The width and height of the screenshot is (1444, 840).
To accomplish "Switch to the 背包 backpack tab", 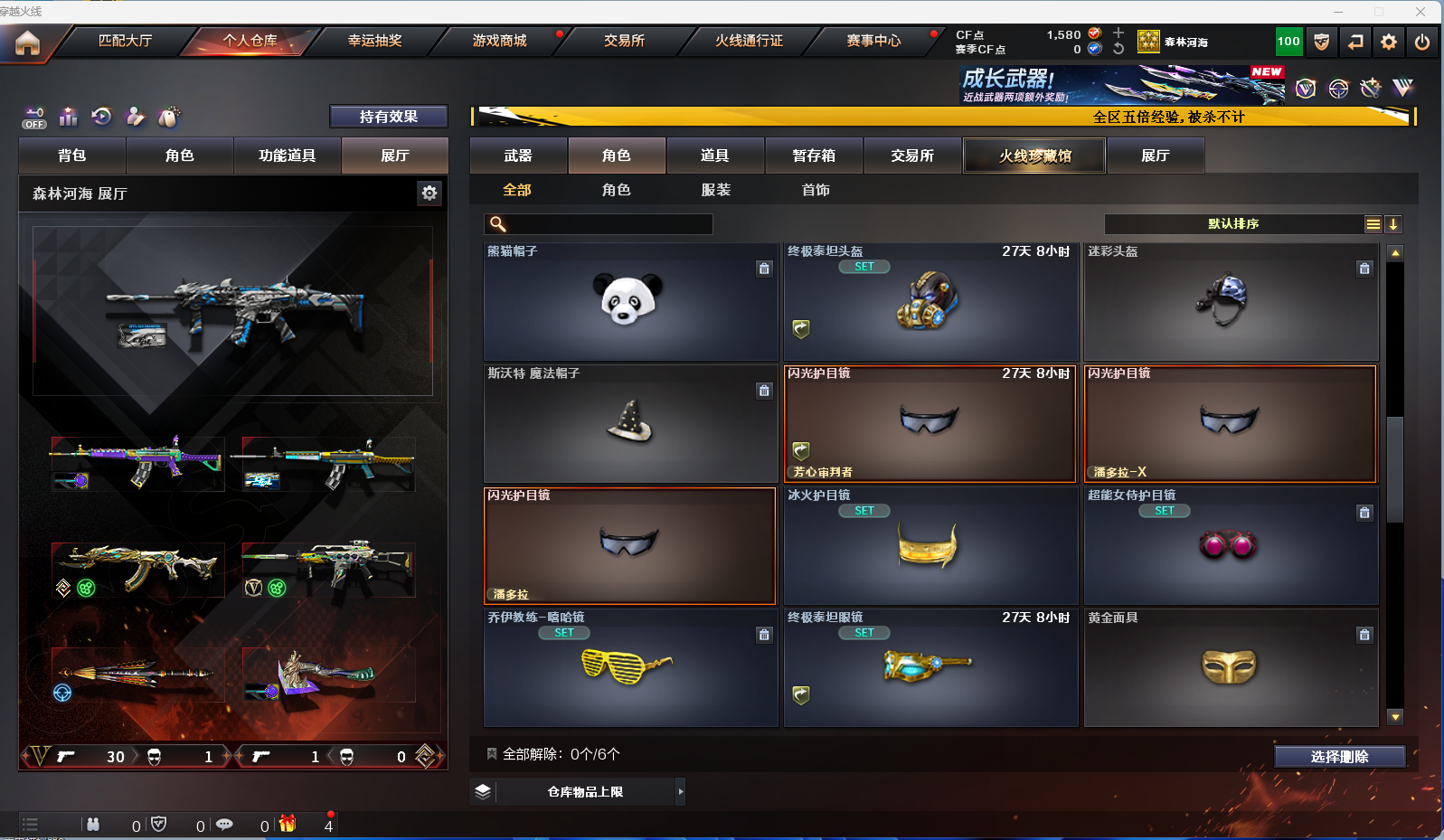I will pos(72,156).
